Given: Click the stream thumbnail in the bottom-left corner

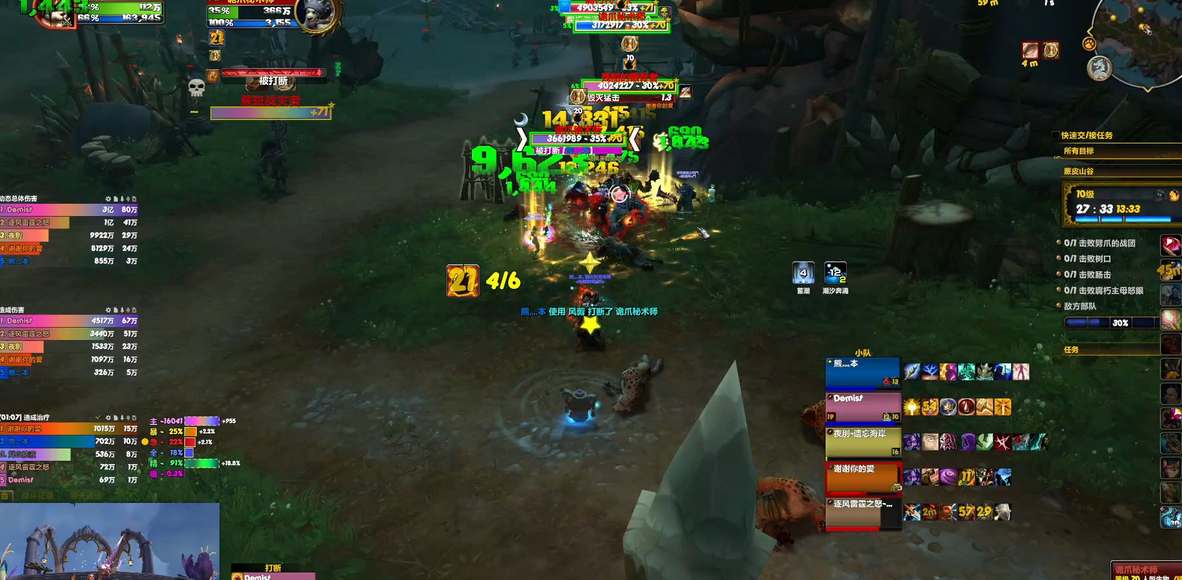Looking at the screenshot, I should click(109, 541).
